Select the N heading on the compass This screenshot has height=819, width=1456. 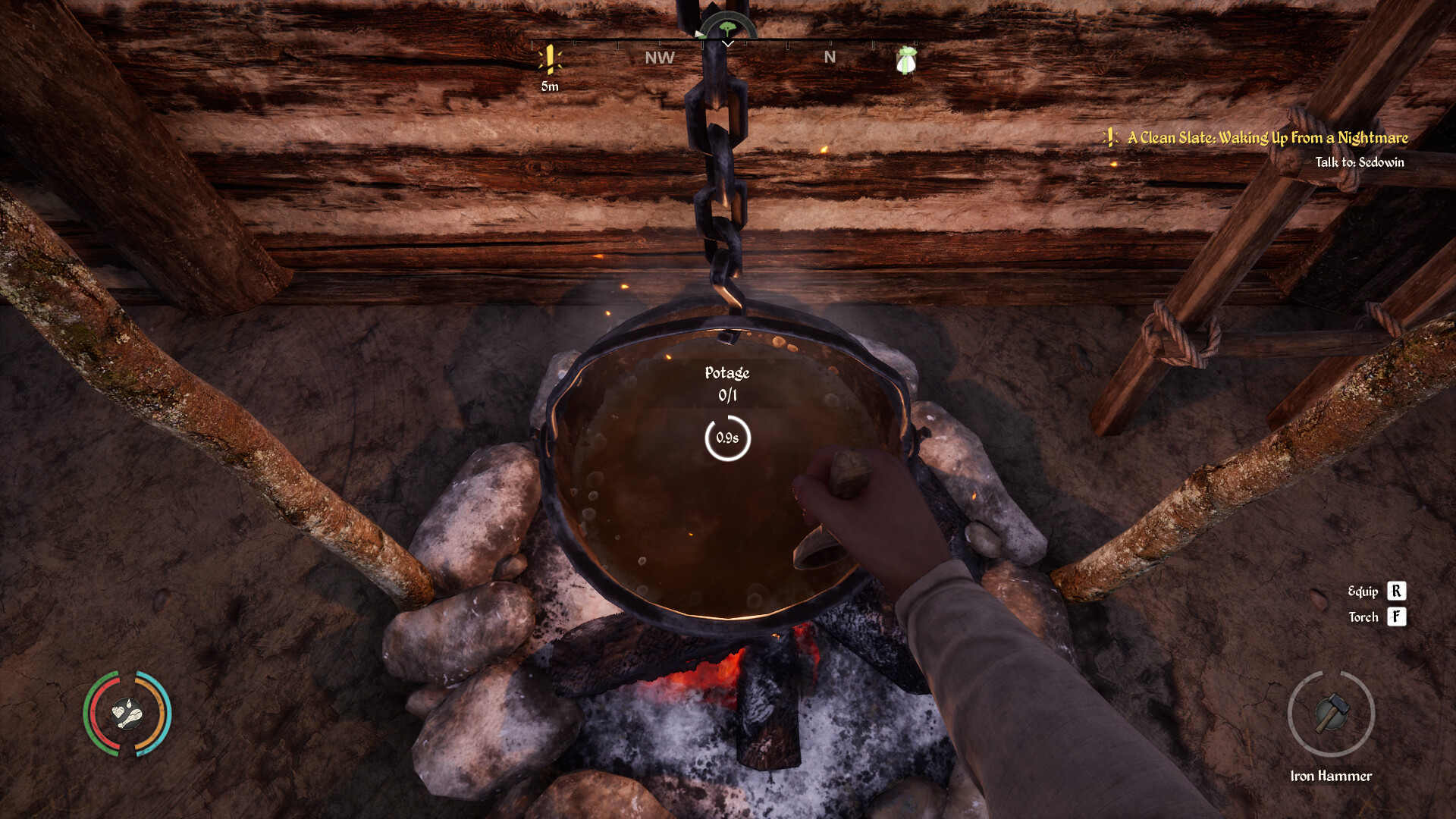[830, 56]
